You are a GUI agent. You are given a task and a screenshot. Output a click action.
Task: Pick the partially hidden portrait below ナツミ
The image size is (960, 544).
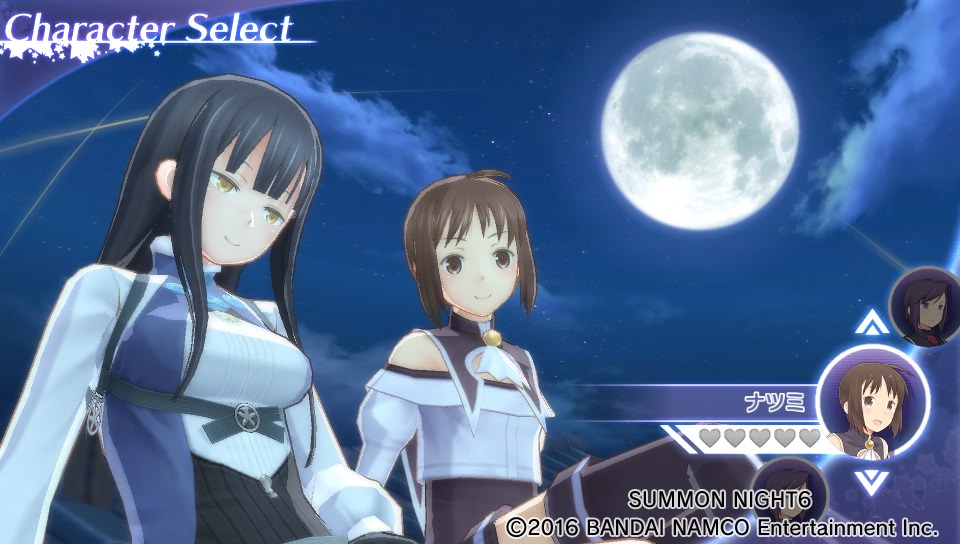coord(785,481)
